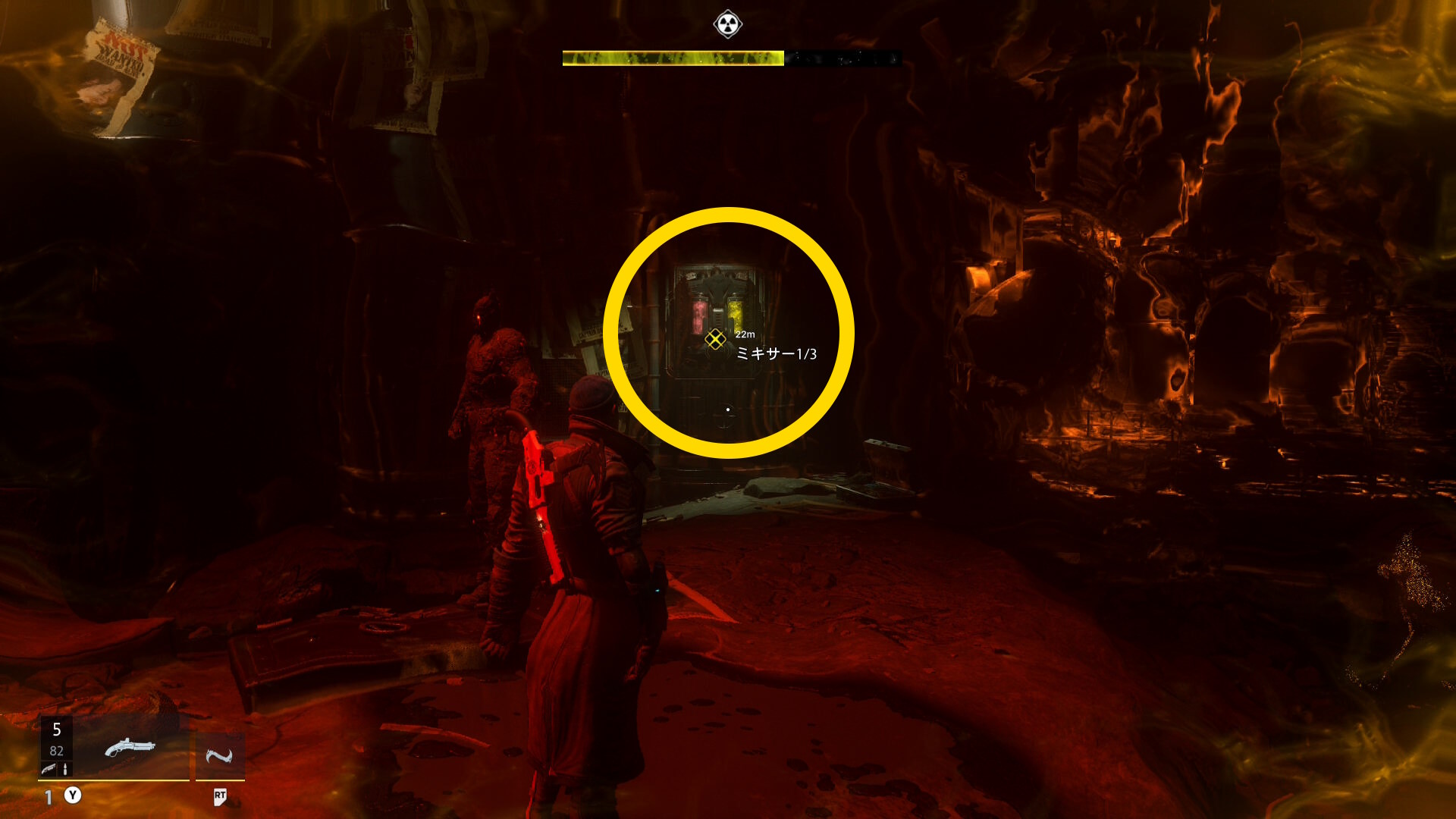Activate the curved hook tool slot
Screen dimensions: 1456x819
[x=219, y=756]
